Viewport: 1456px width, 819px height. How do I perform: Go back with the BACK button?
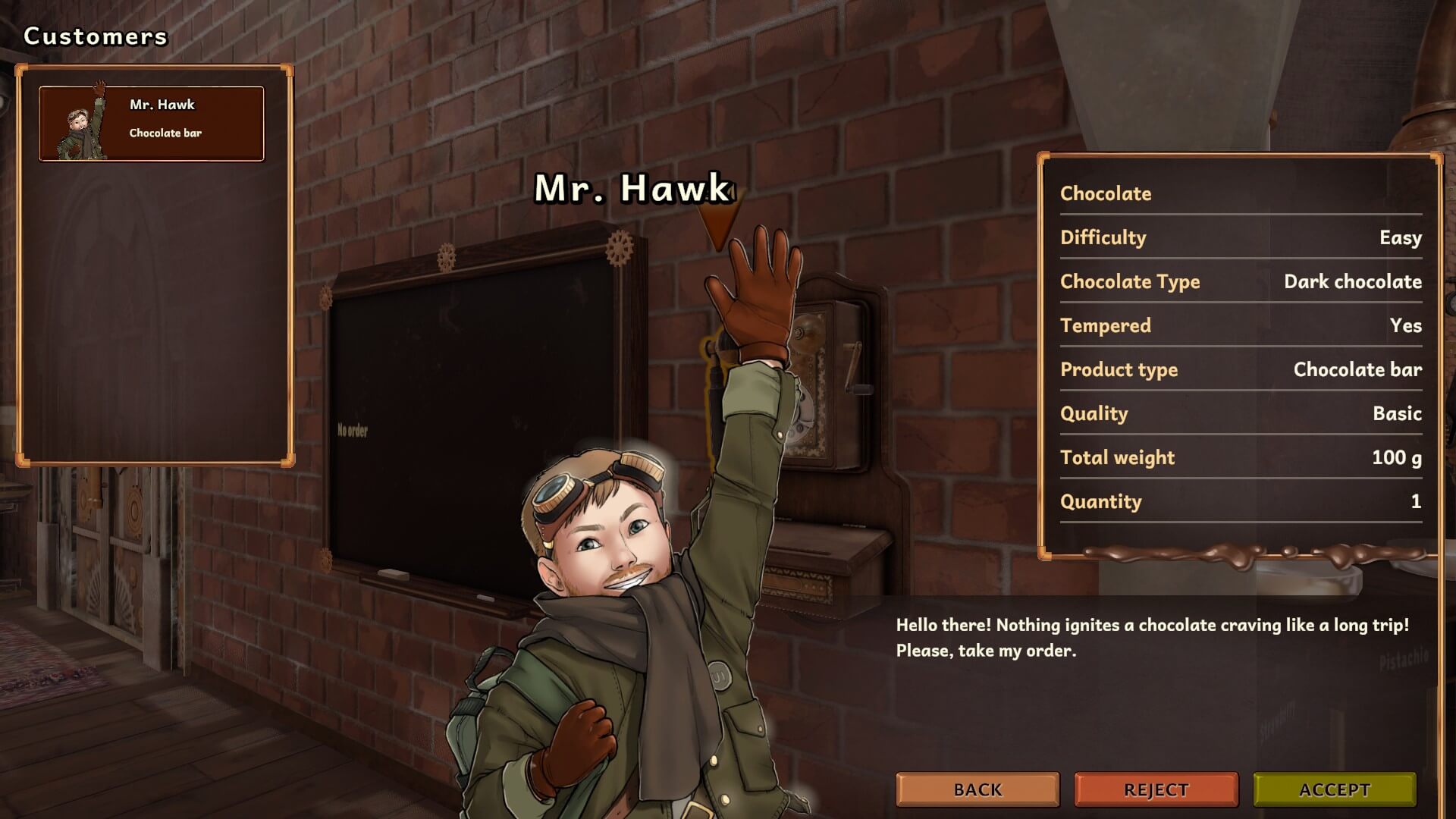pyautogui.click(x=977, y=789)
